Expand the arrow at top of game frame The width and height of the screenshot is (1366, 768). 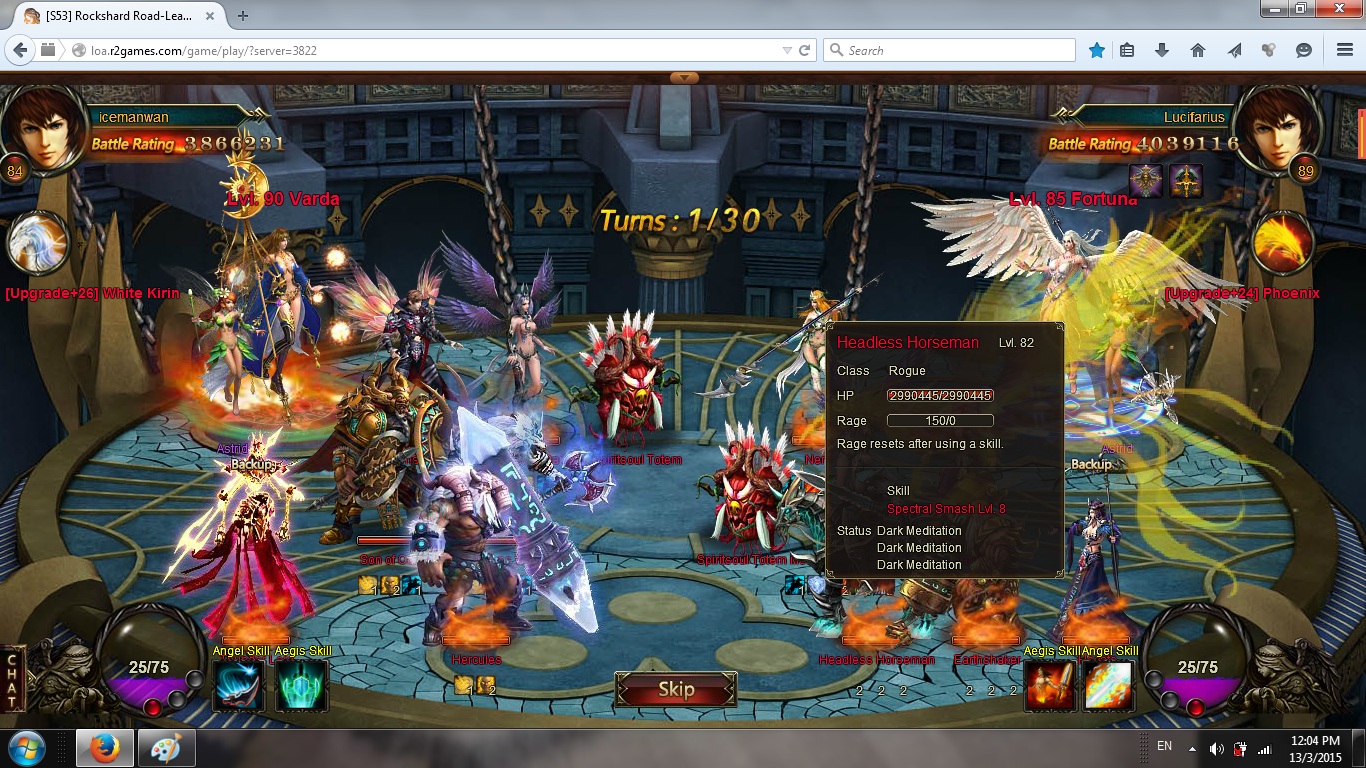[x=684, y=77]
